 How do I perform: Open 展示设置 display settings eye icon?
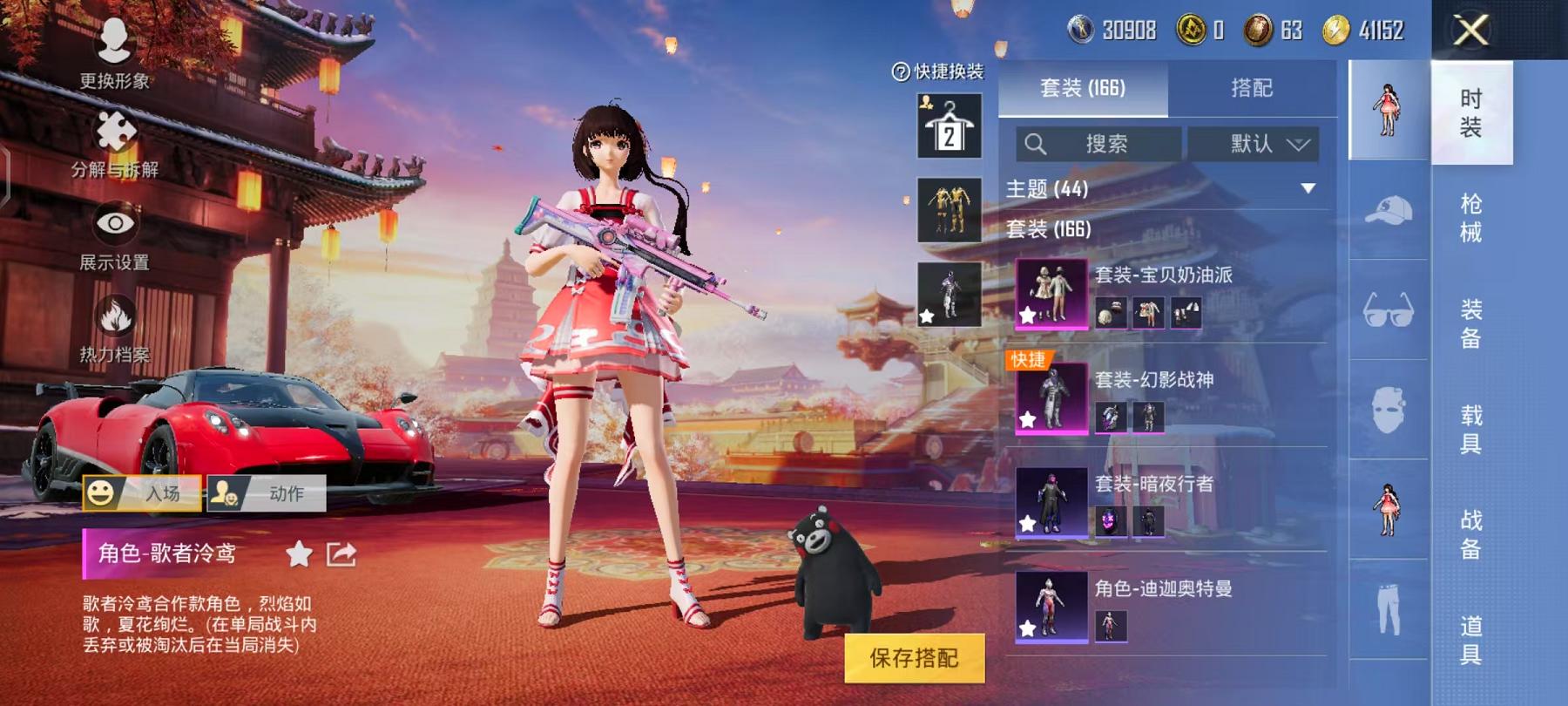pos(114,220)
